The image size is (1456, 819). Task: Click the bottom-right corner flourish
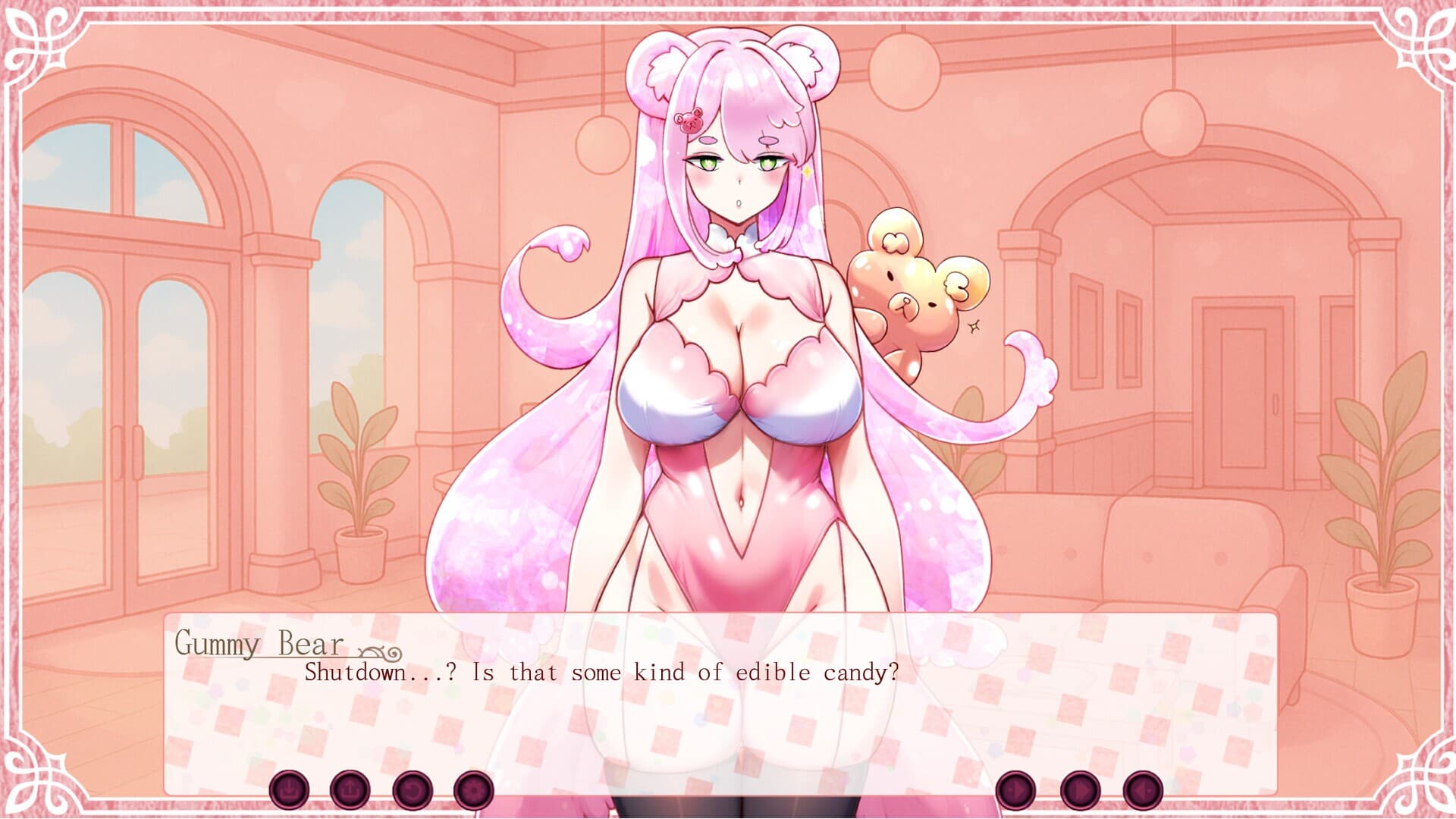pos(1420,780)
